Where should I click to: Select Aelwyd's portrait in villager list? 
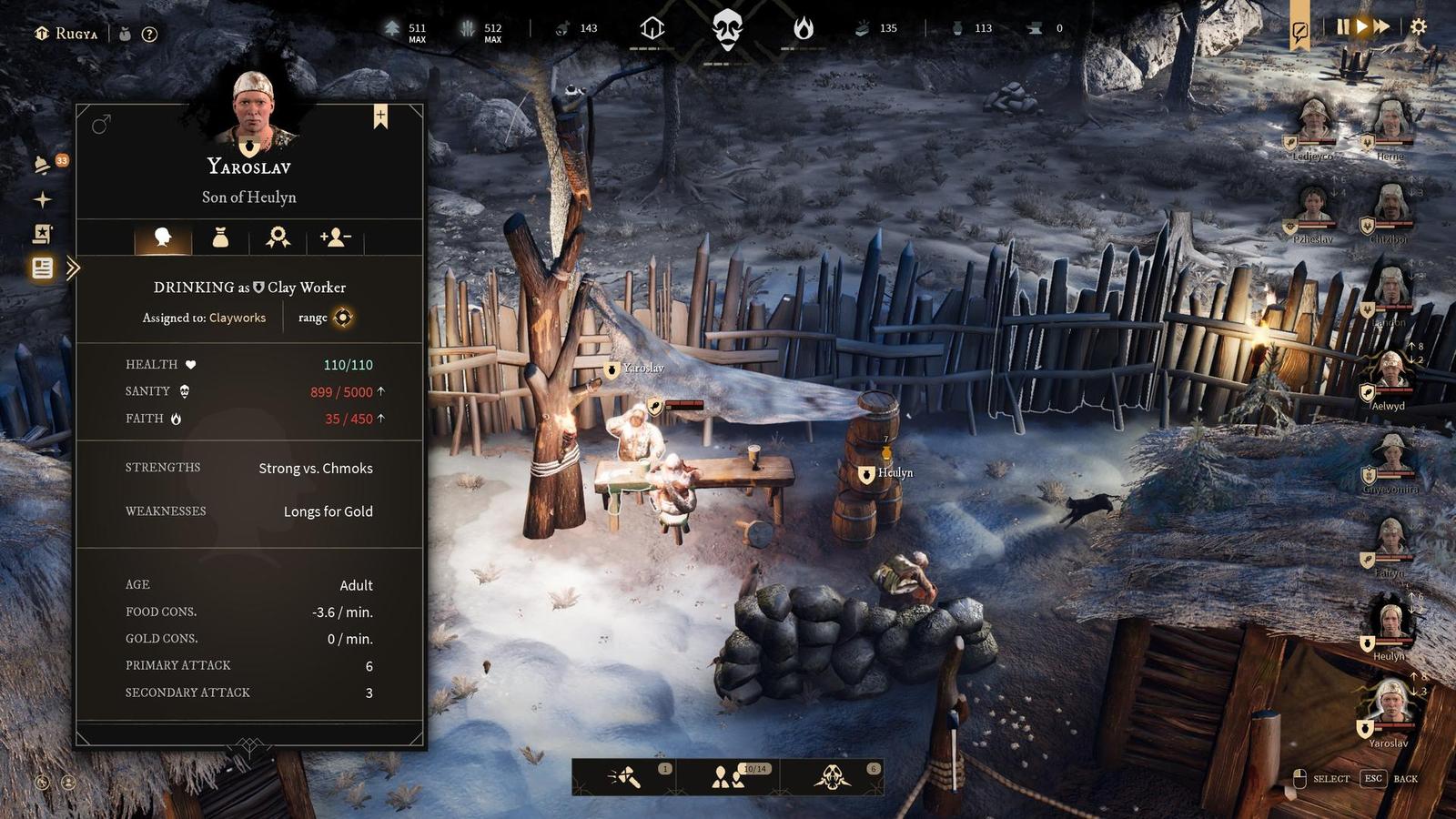[1390, 372]
